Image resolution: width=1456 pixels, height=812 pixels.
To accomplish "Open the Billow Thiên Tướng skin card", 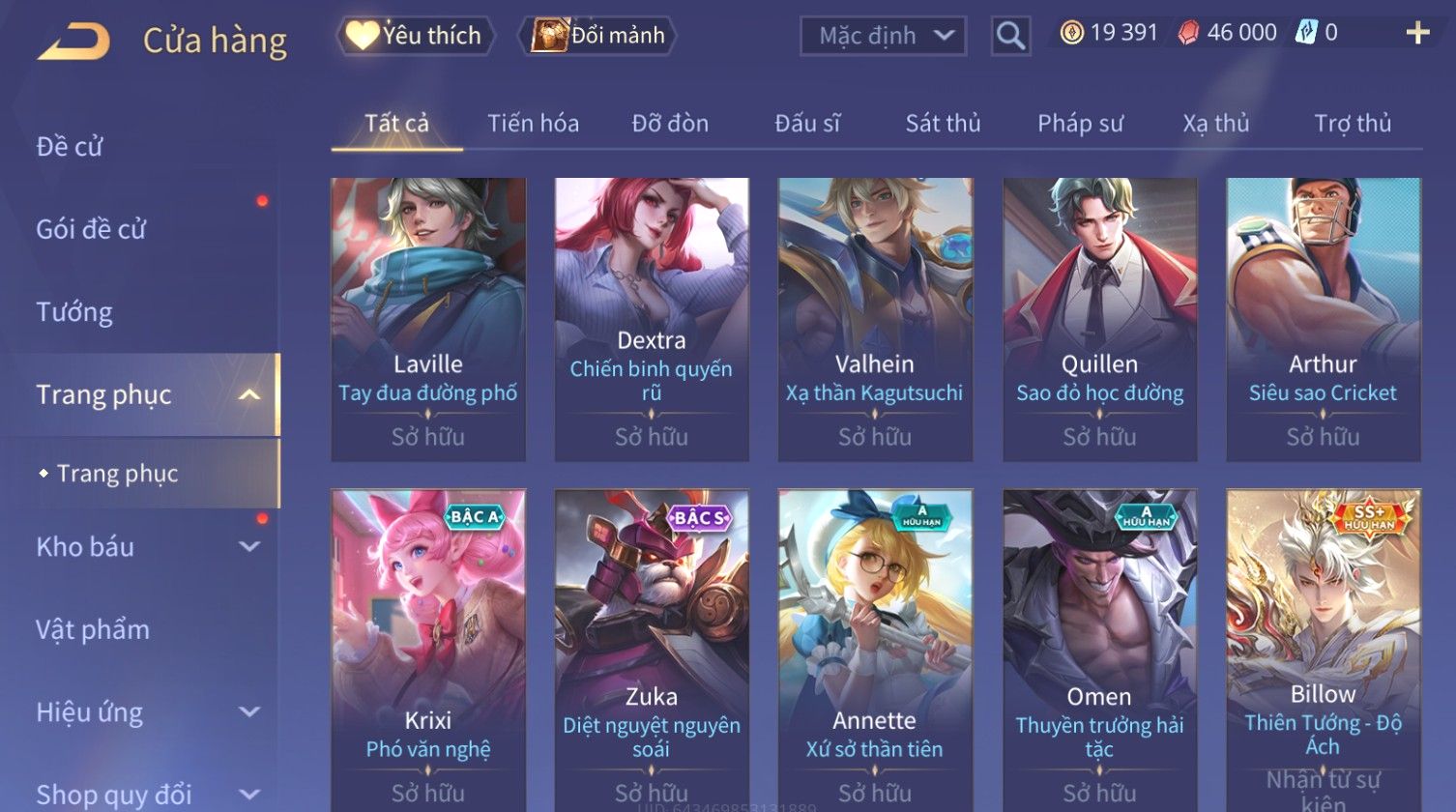I will tap(1323, 648).
